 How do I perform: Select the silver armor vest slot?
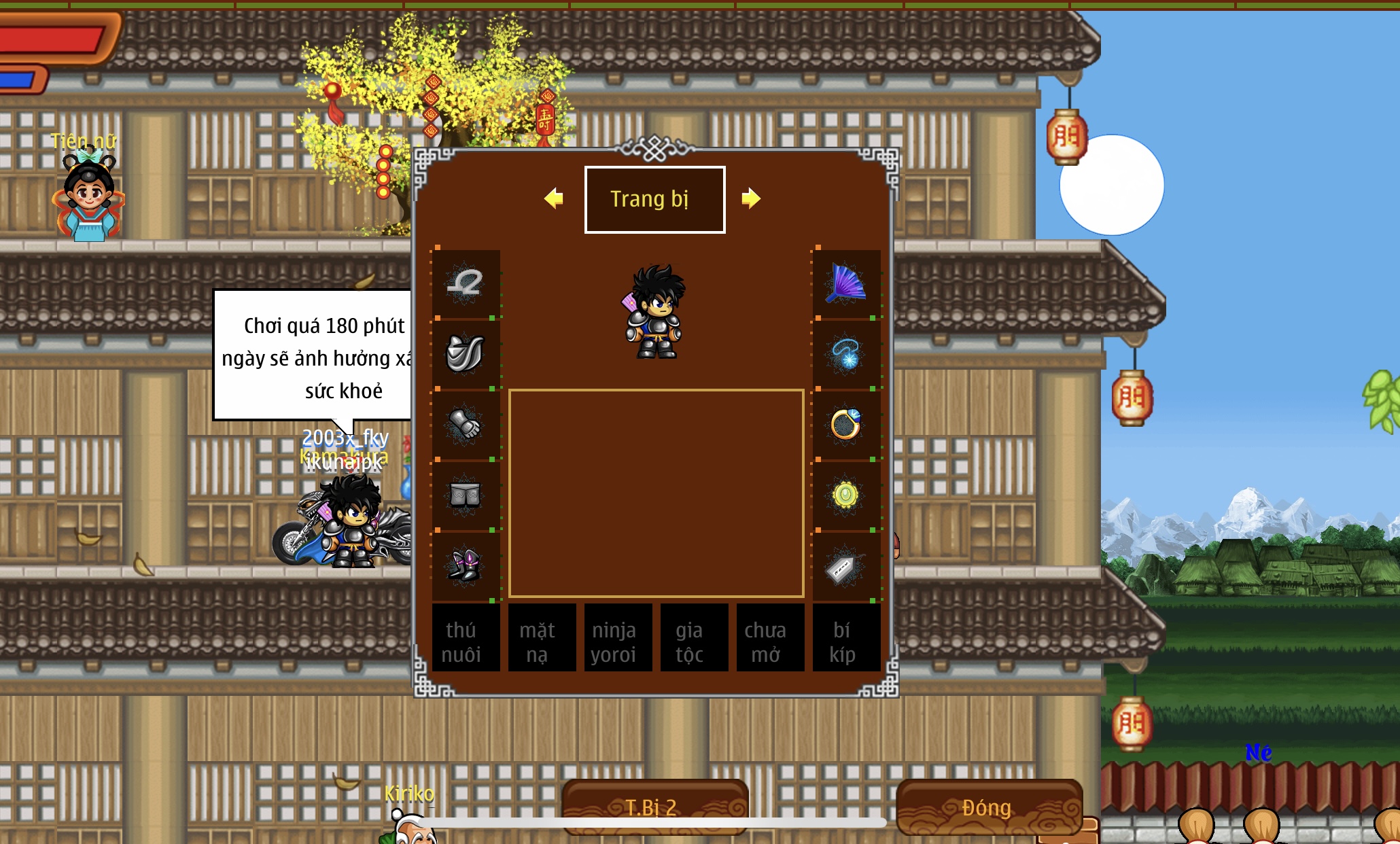(466, 354)
